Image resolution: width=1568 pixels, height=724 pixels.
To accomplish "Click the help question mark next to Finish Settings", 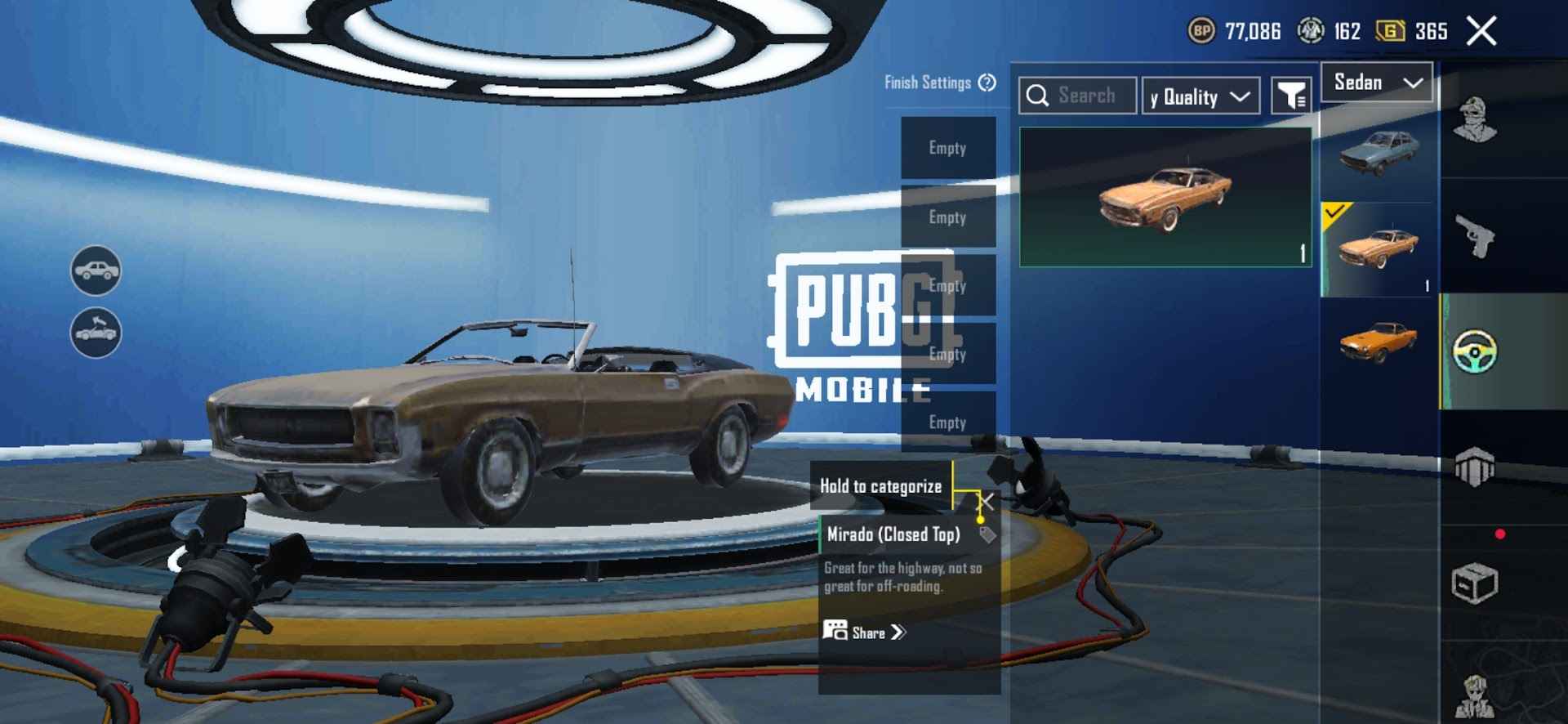I will [987, 83].
